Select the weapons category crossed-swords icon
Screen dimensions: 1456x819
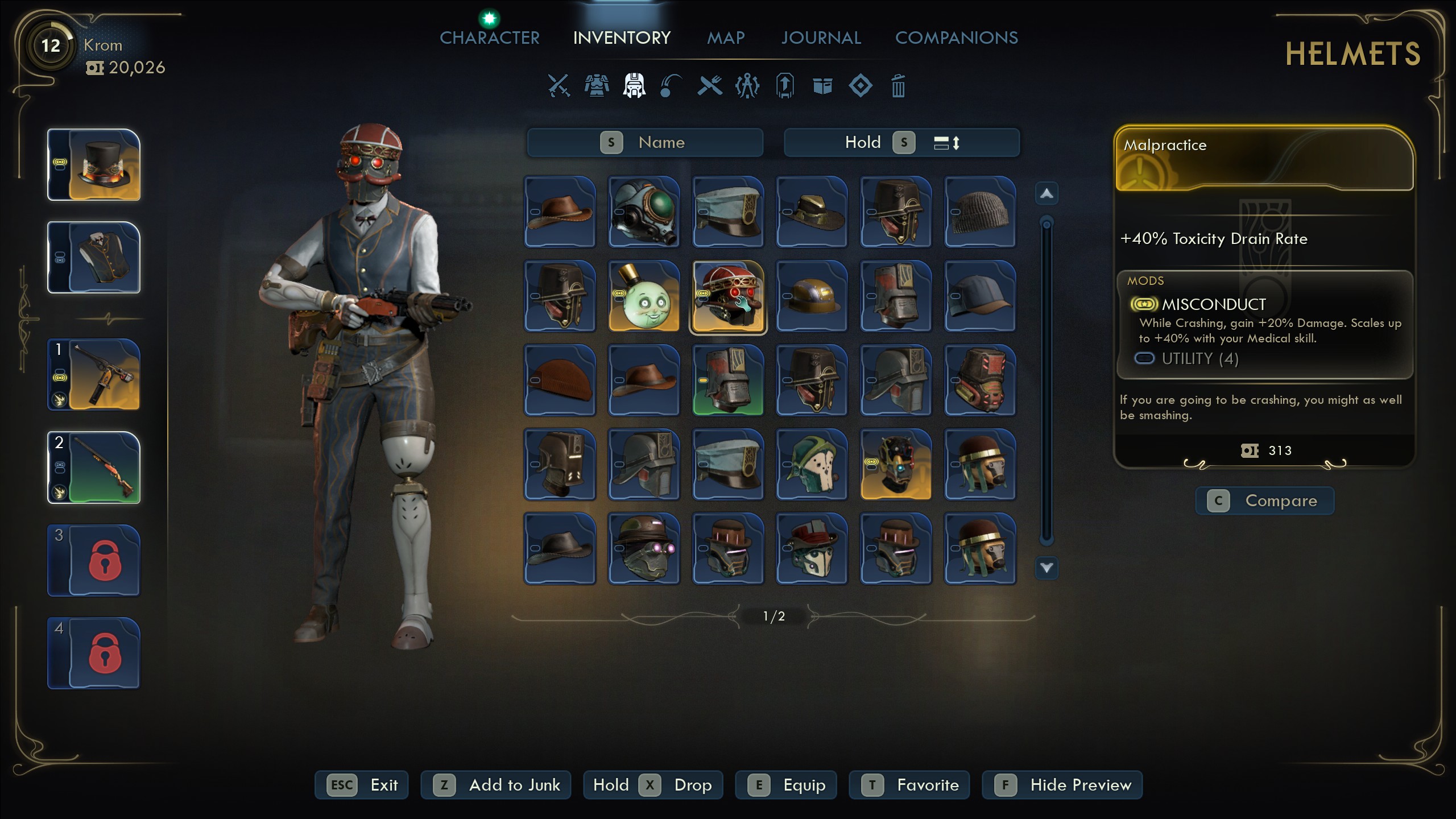pos(559,86)
